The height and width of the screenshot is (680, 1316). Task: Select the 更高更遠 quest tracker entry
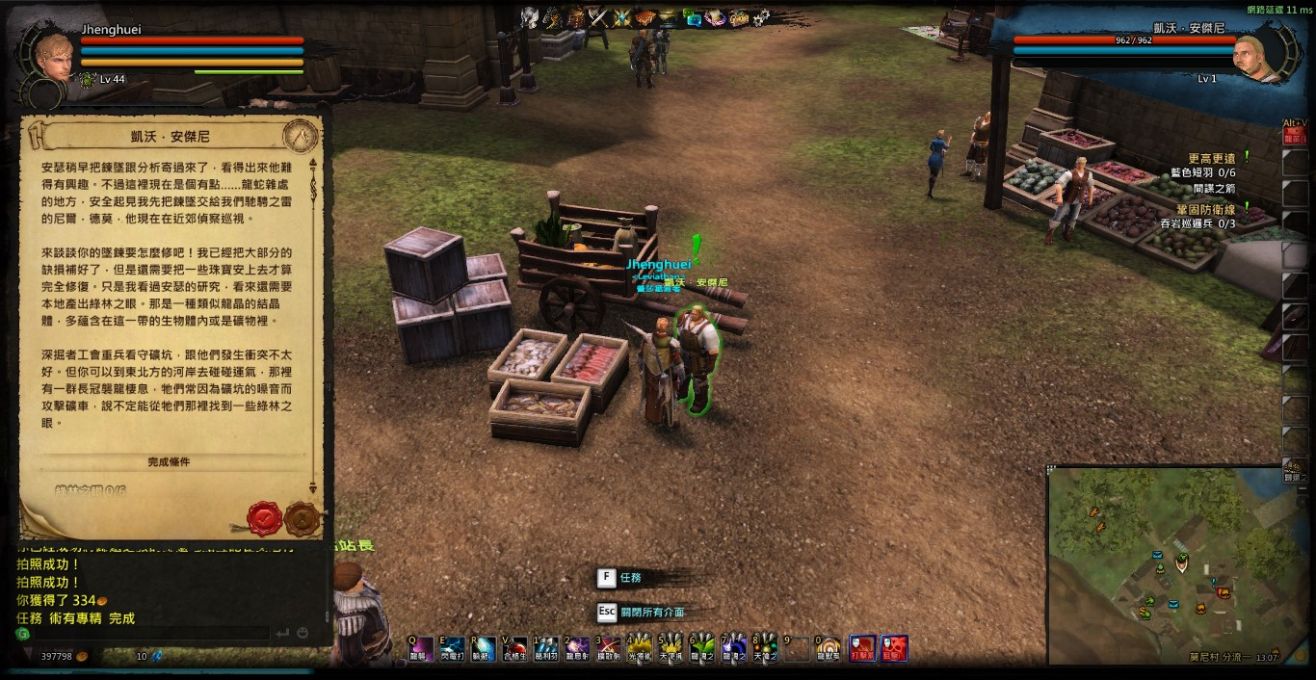tap(1211, 158)
